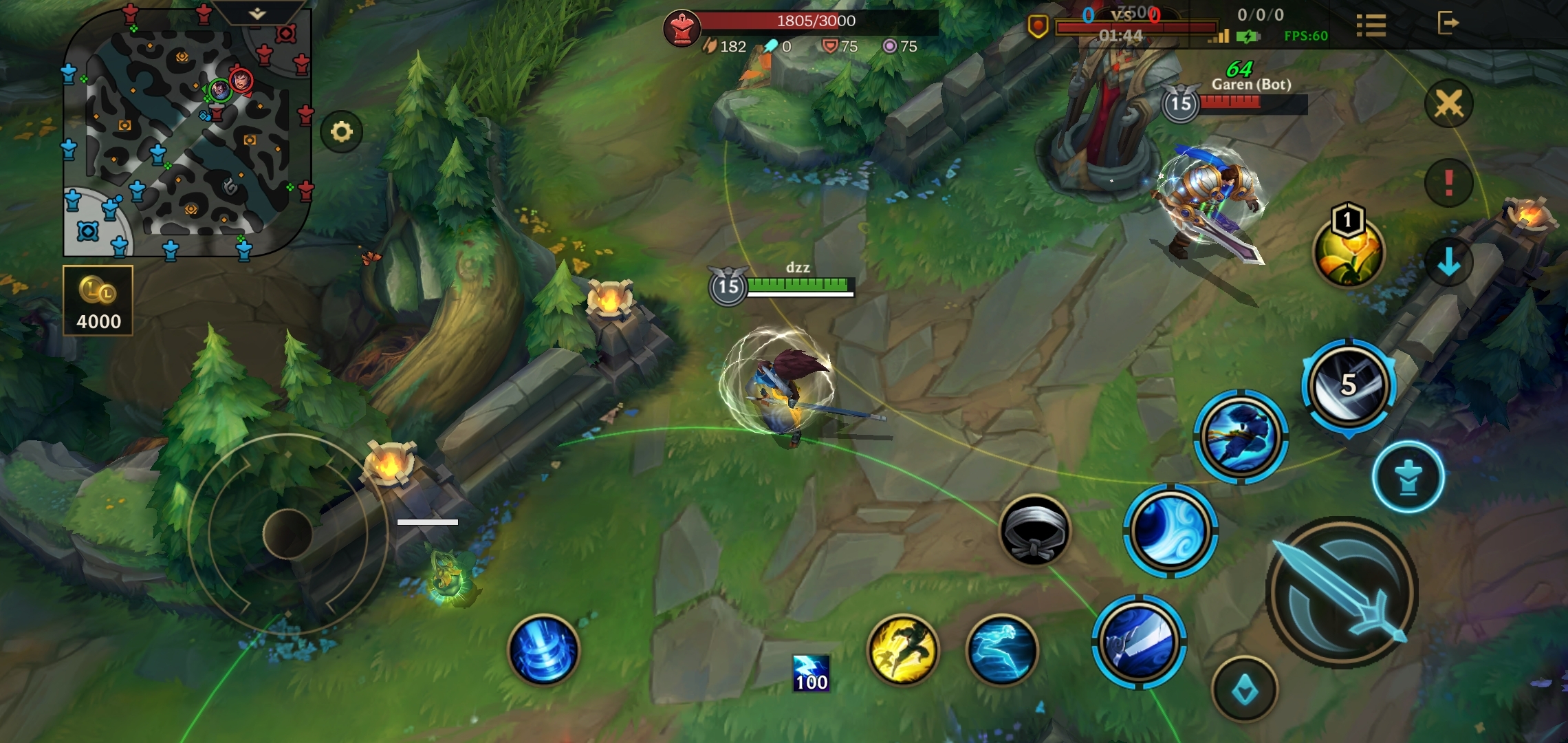Tap the ultimate ability showing 5

coord(1348,385)
